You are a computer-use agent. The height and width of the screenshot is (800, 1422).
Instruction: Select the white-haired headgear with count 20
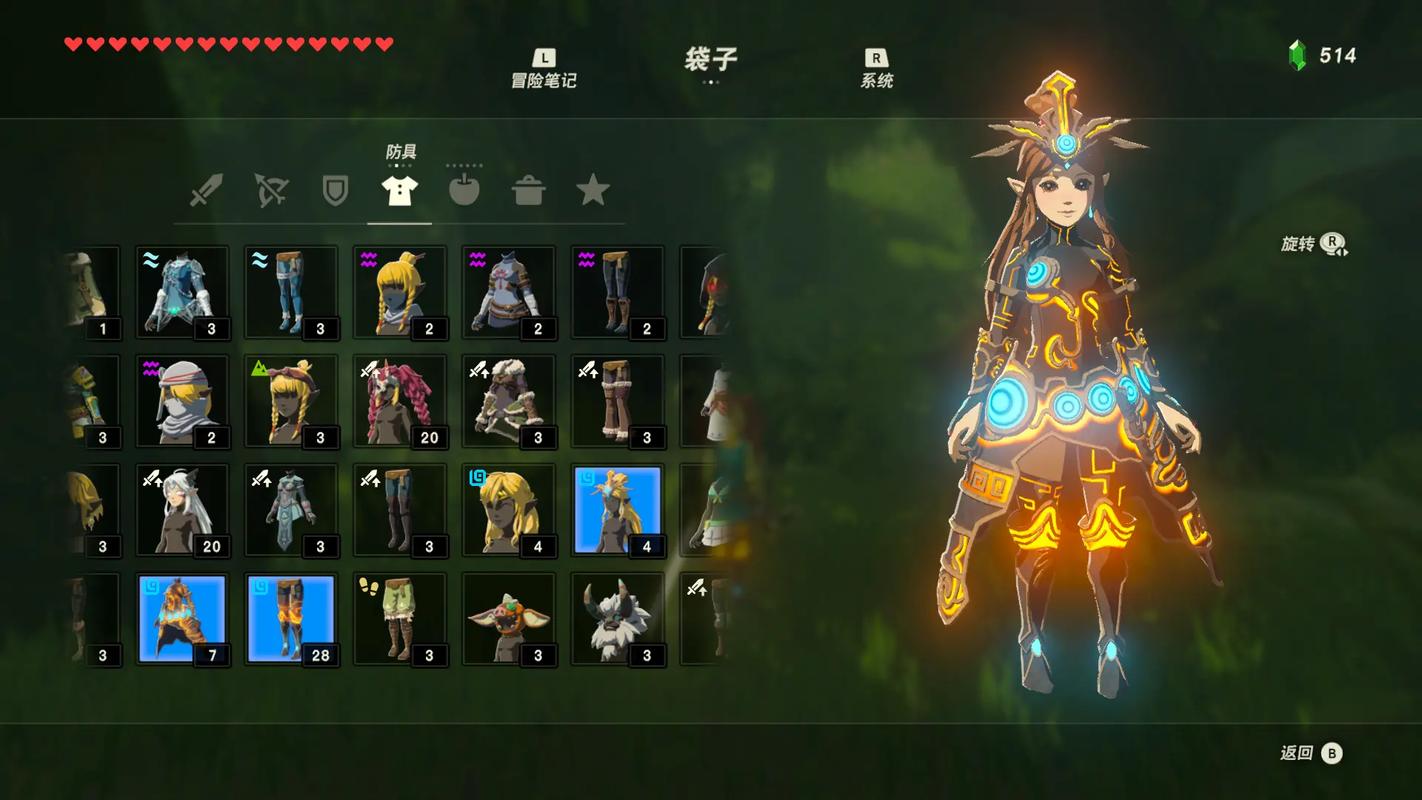(x=183, y=510)
